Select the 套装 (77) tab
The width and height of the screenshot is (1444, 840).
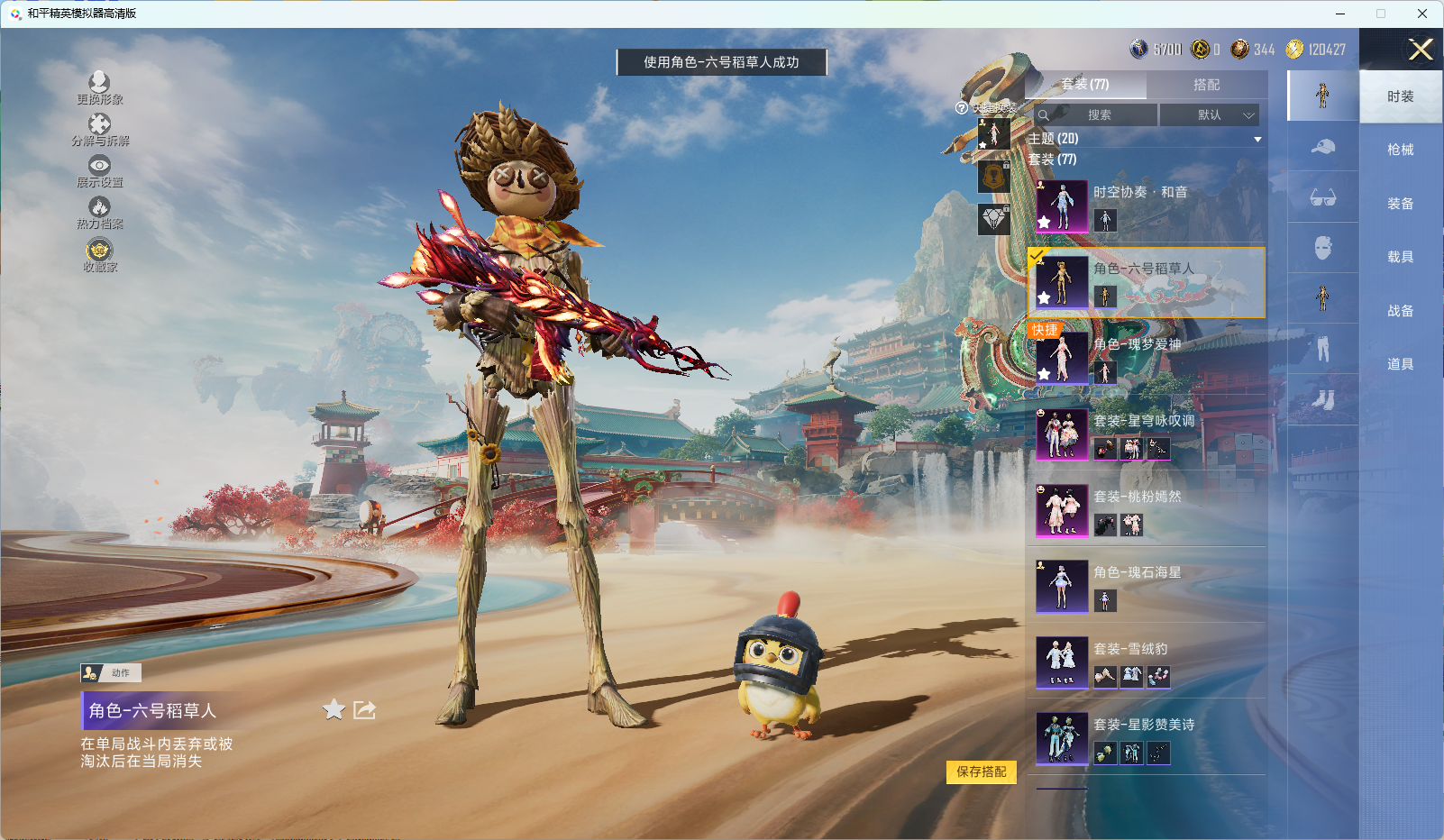(x=1085, y=85)
